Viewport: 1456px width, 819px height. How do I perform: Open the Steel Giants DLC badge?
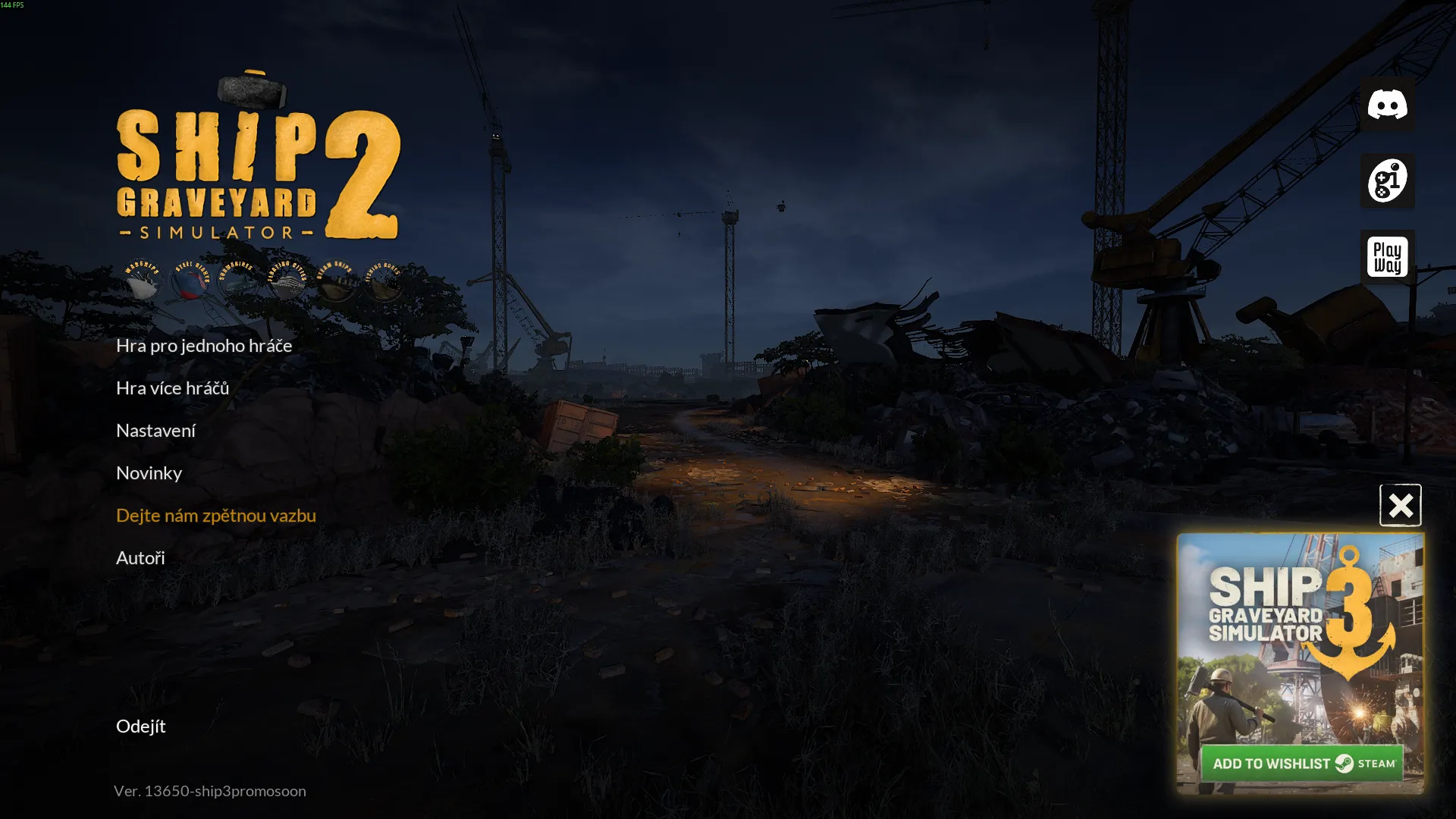(190, 281)
